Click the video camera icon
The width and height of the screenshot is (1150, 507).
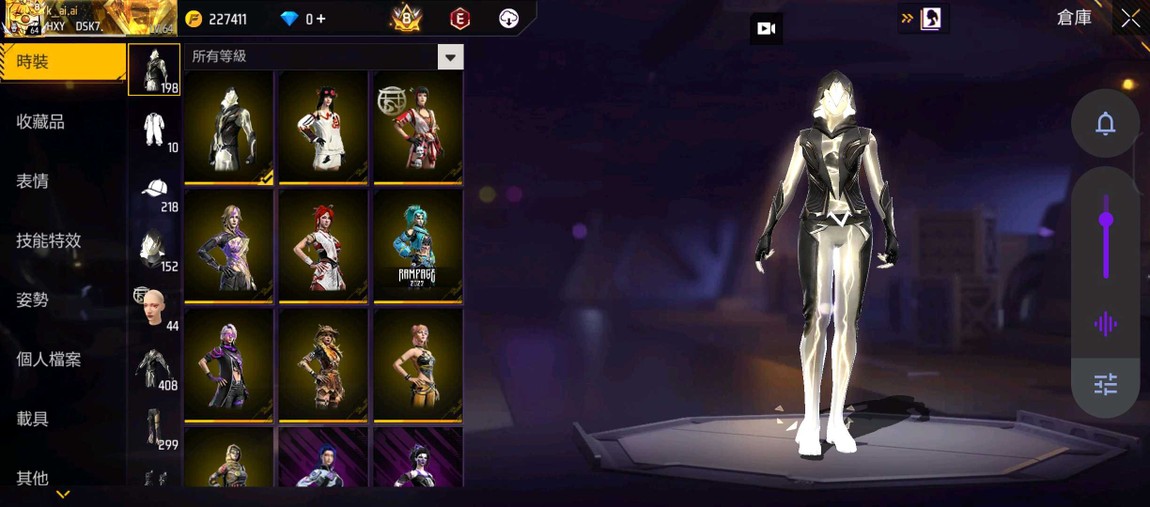(767, 29)
